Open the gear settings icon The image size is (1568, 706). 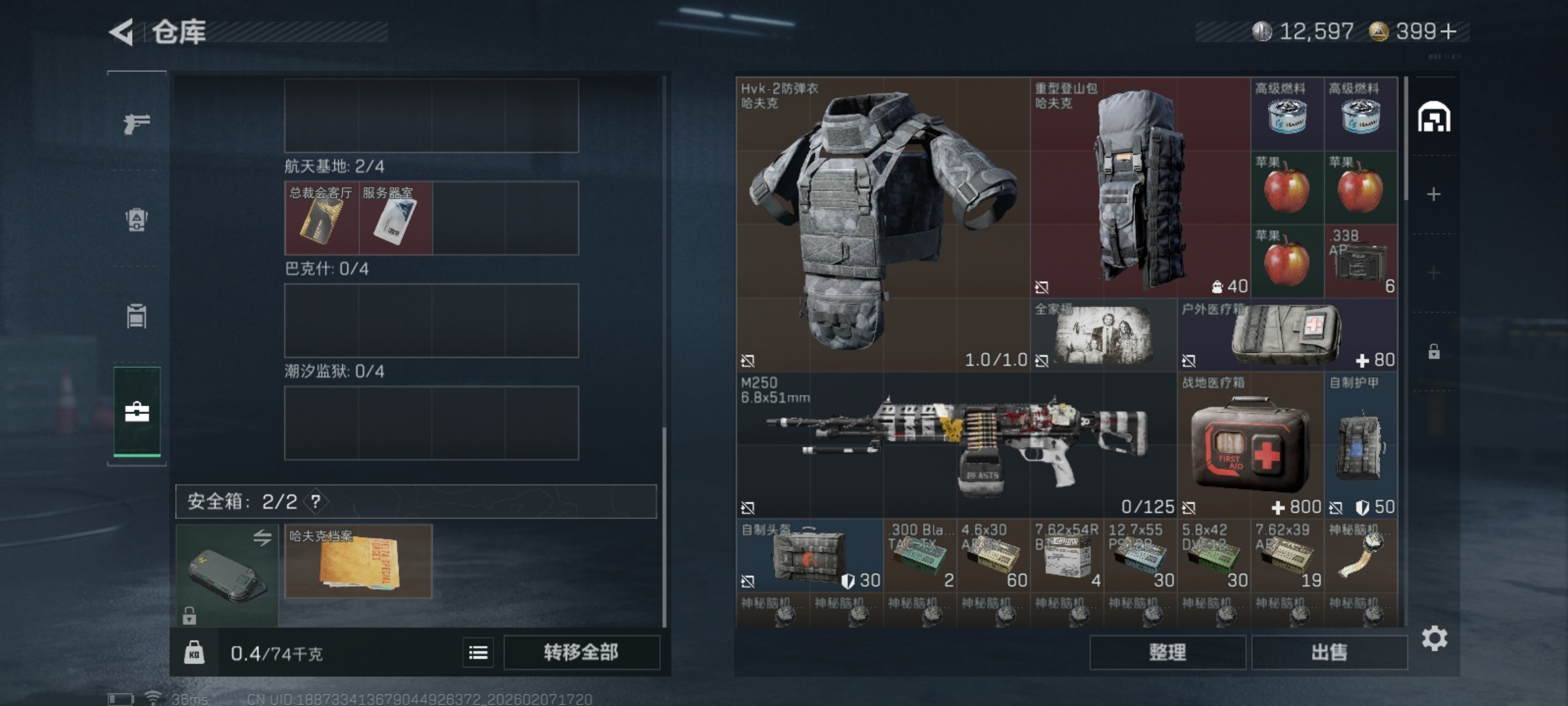(x=1434, y=638)
